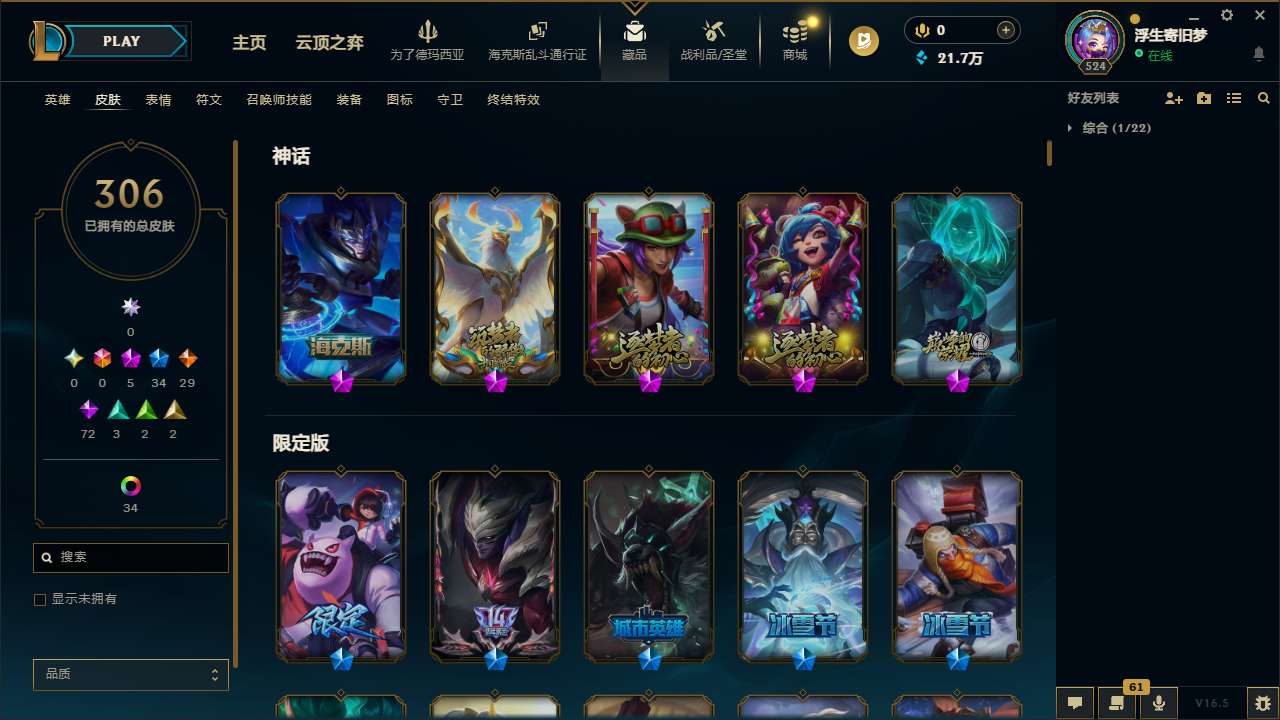
Task: Switch to the 表情 emotes tab
Action: coord(158,99)
